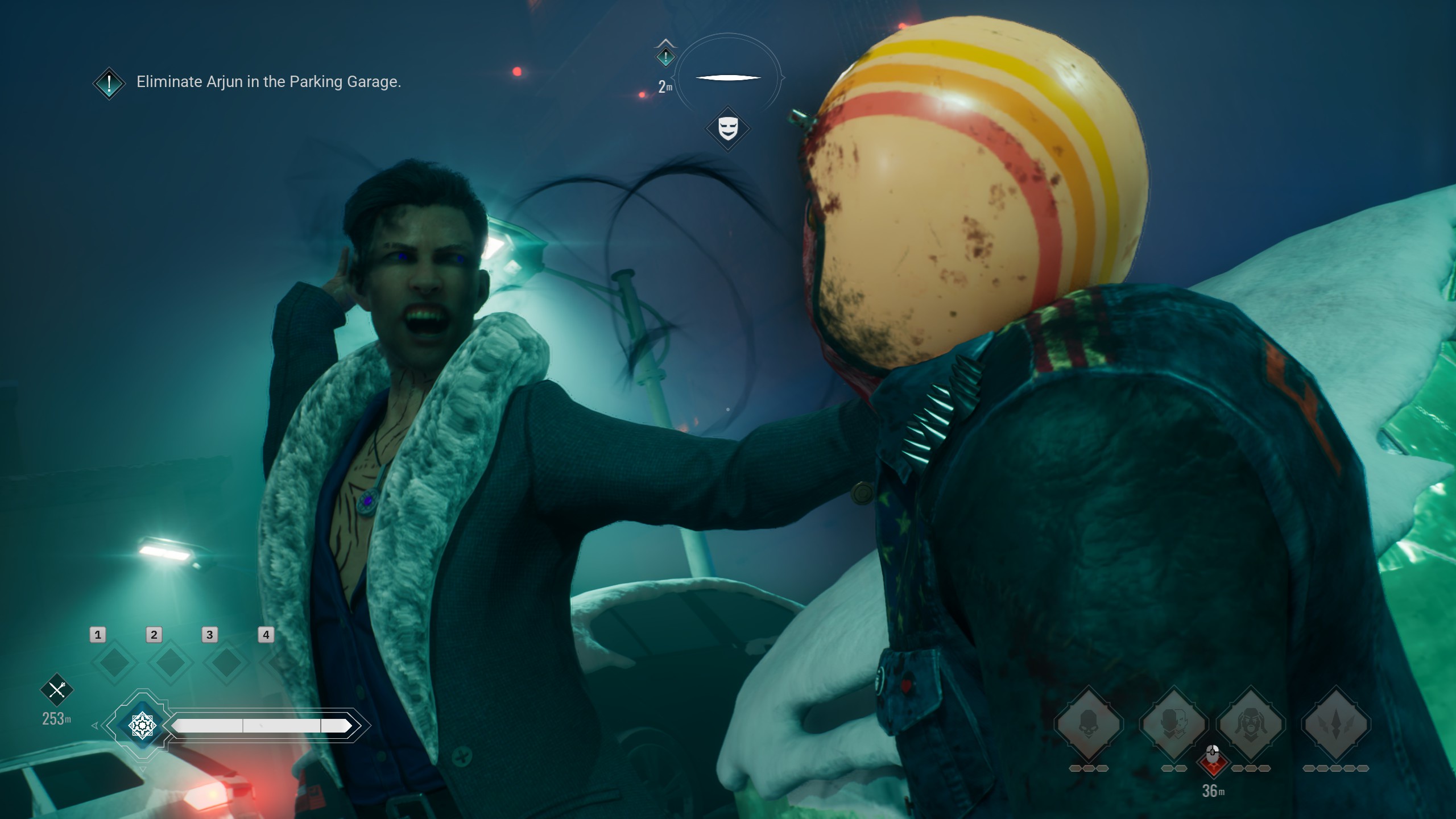Click the crossed sword and key marker
Image resolution: width=1456 pixels, height=819 pixels.
57,690
